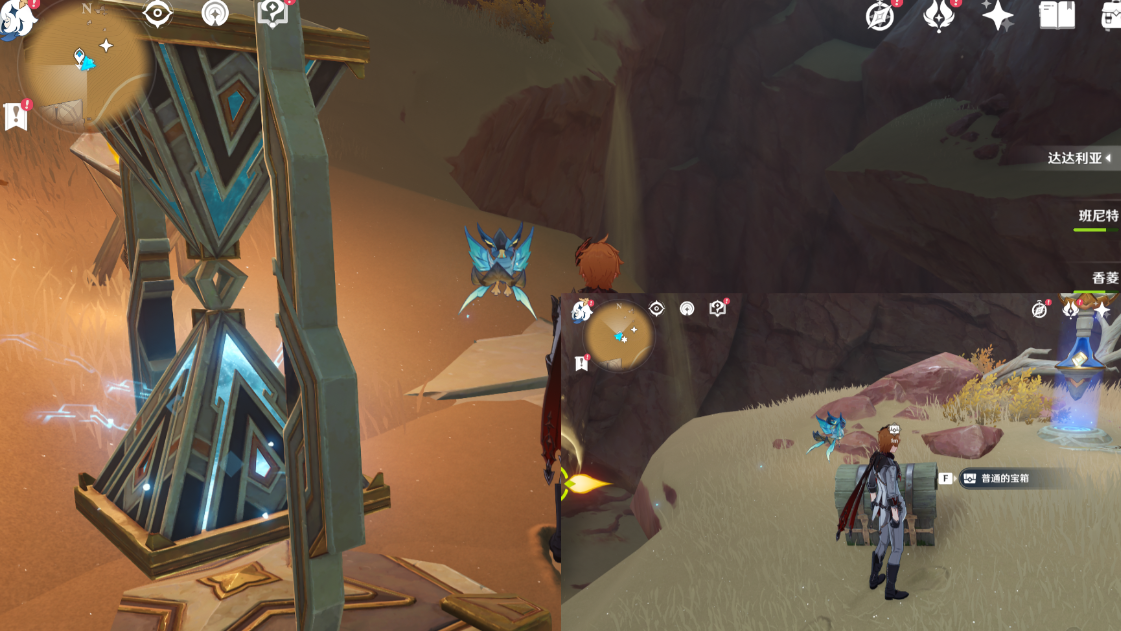The width and height of the screenshot is (1121, 631).
Task: Switch to party member 班尼特
Action: [x=1097, y=216]
